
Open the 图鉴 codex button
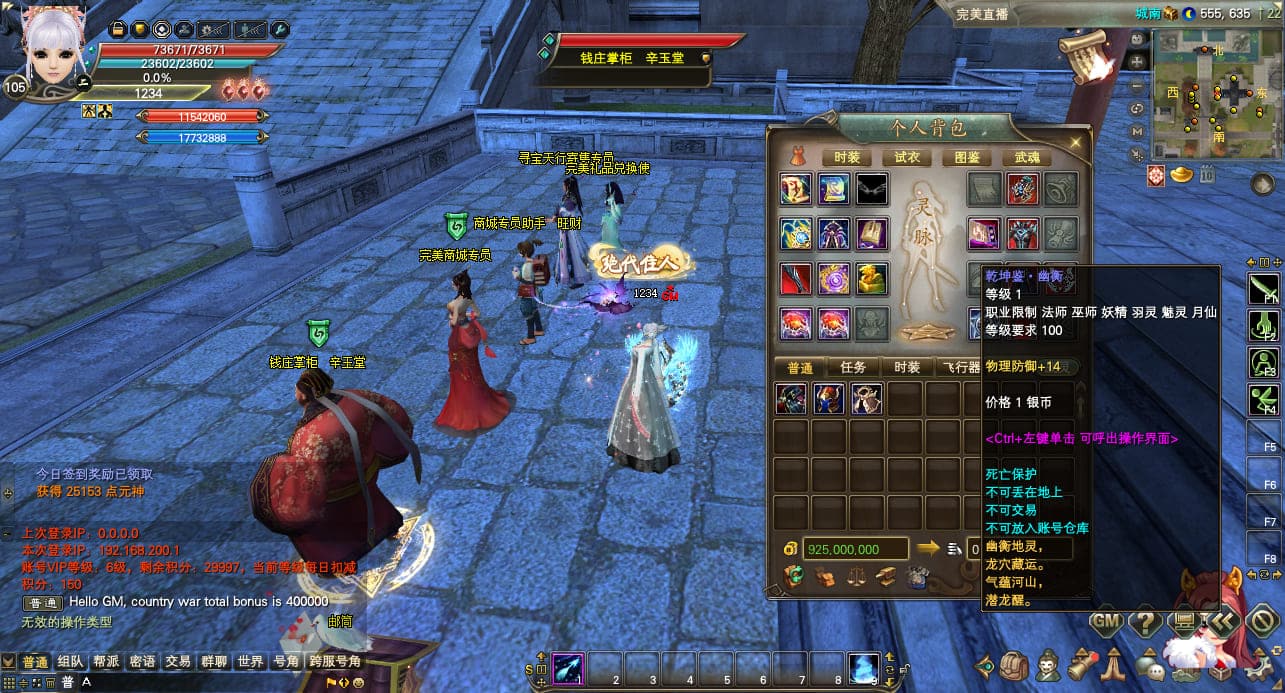pos(966,157)
